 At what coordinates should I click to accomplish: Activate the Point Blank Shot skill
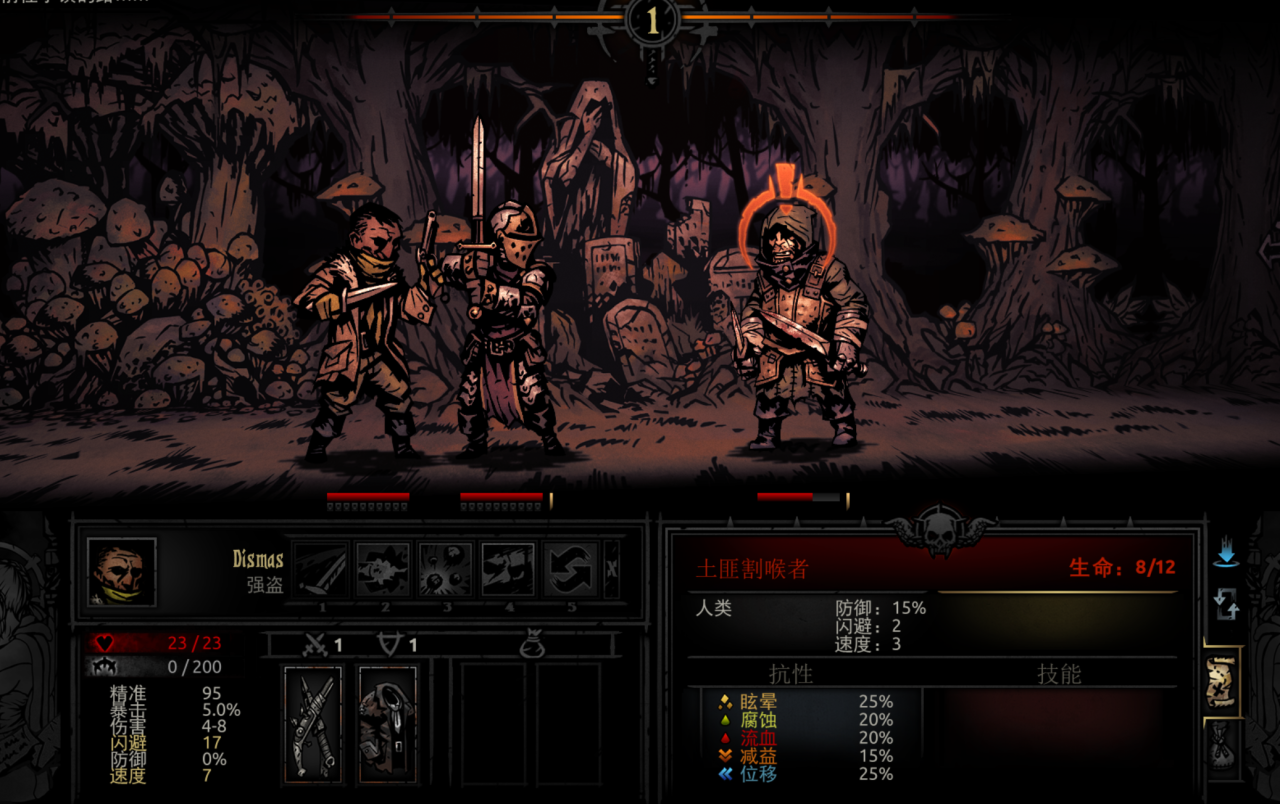383,570
